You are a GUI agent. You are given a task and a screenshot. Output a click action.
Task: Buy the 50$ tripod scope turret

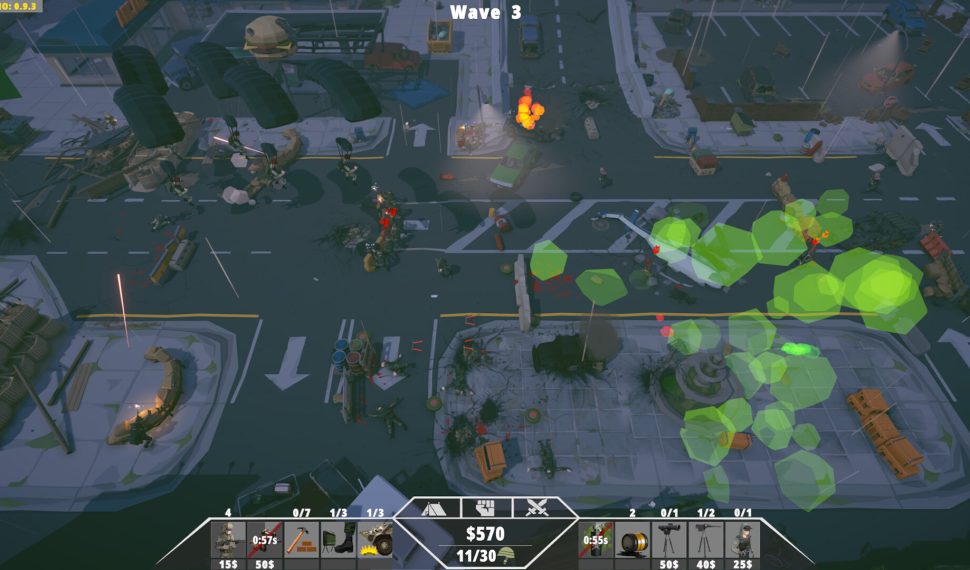point(668,540)
